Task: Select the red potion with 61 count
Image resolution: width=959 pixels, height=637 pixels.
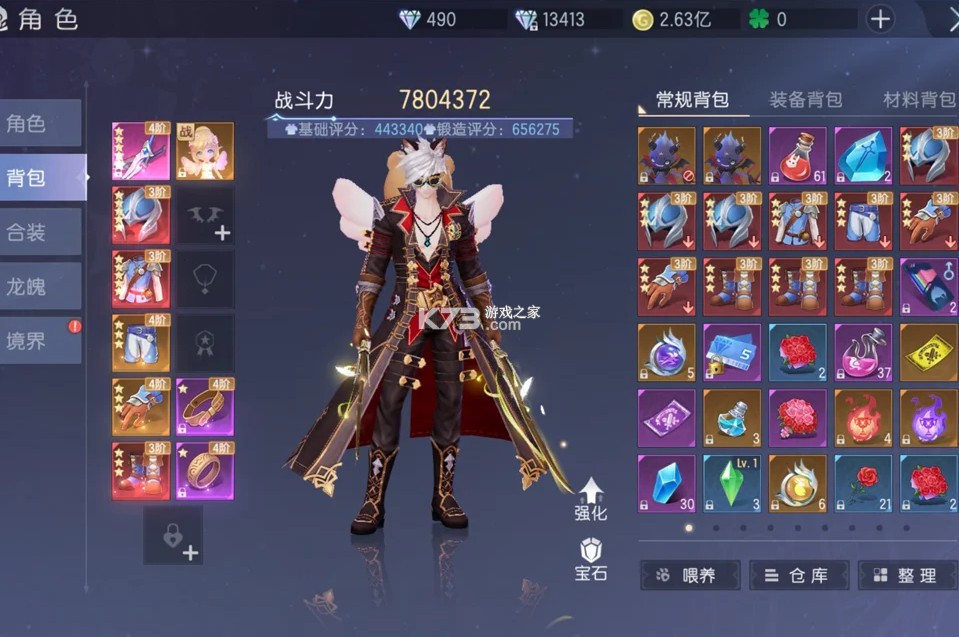Action: click(797, 156)
